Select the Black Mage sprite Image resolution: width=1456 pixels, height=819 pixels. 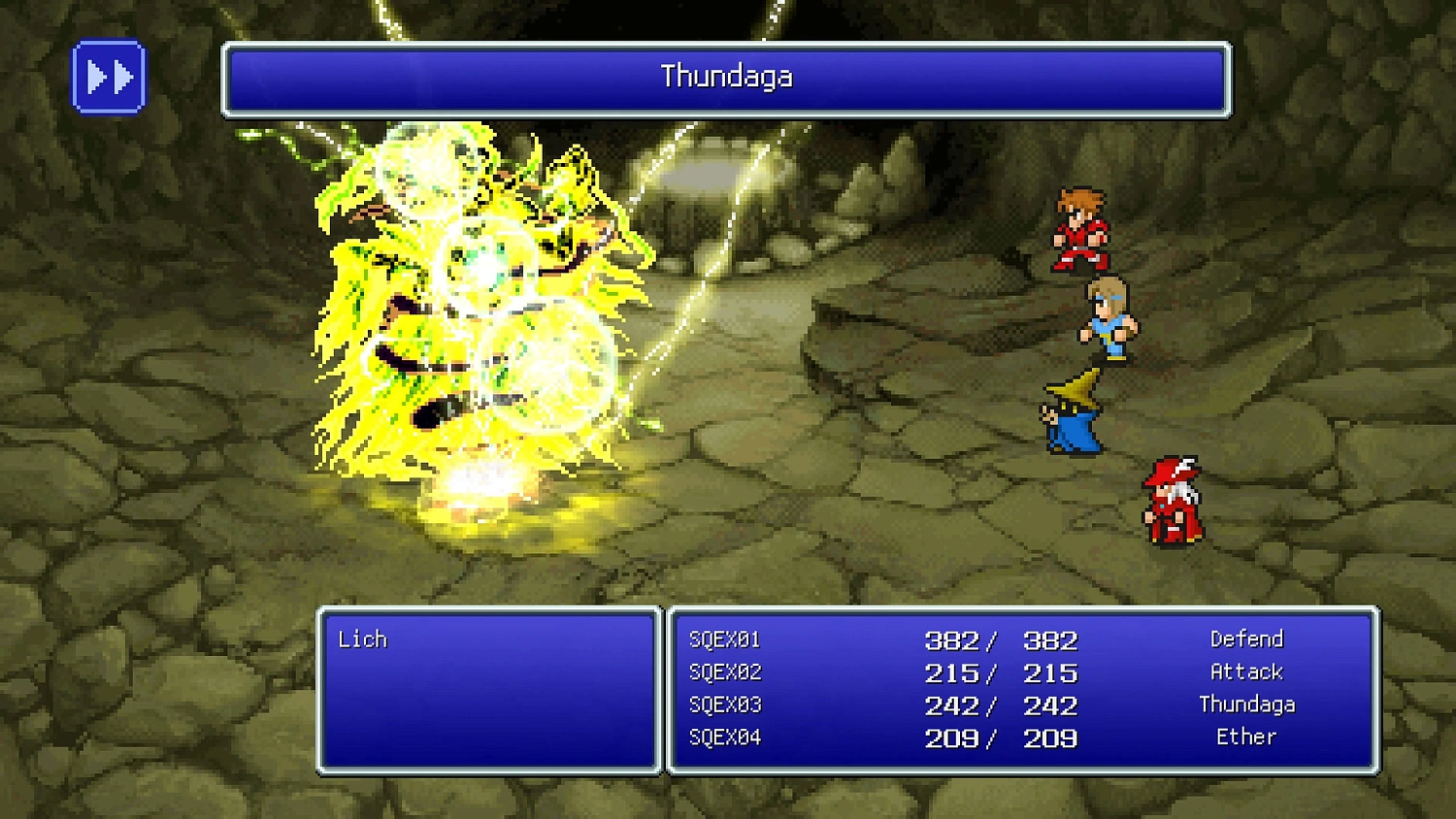click(1075, 412)
